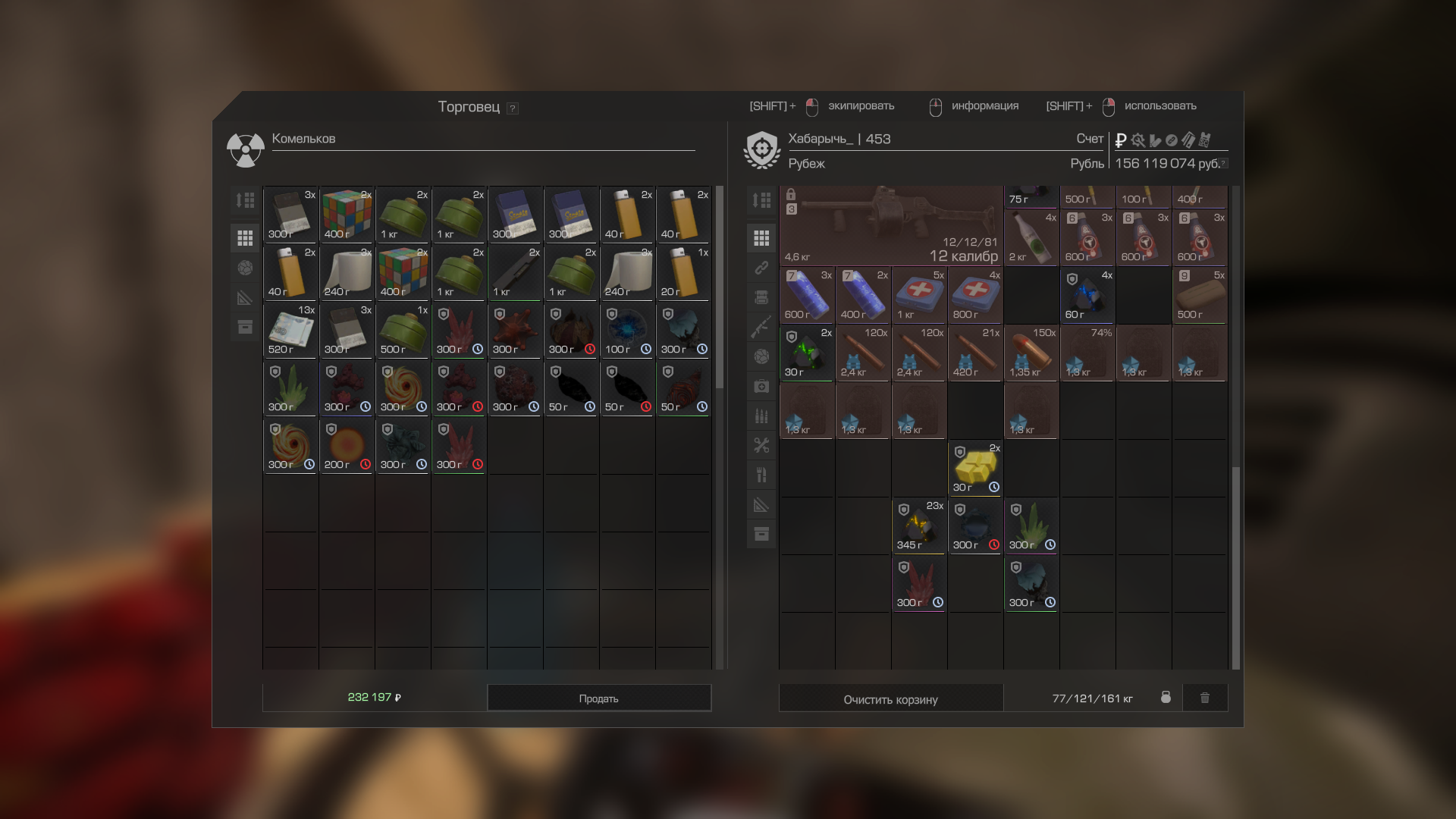The height and width of the screenshot is (819, 1456).
Task: Open the help icon beside Торговец
Action: [x=513, y=108]
